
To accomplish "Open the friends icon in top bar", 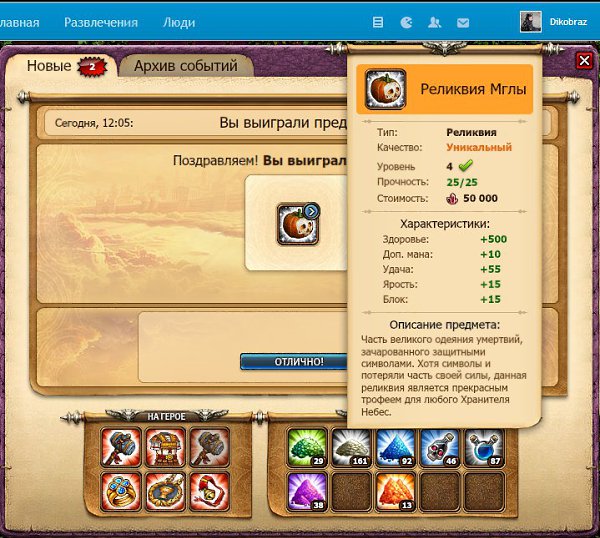I will [435, 22].
